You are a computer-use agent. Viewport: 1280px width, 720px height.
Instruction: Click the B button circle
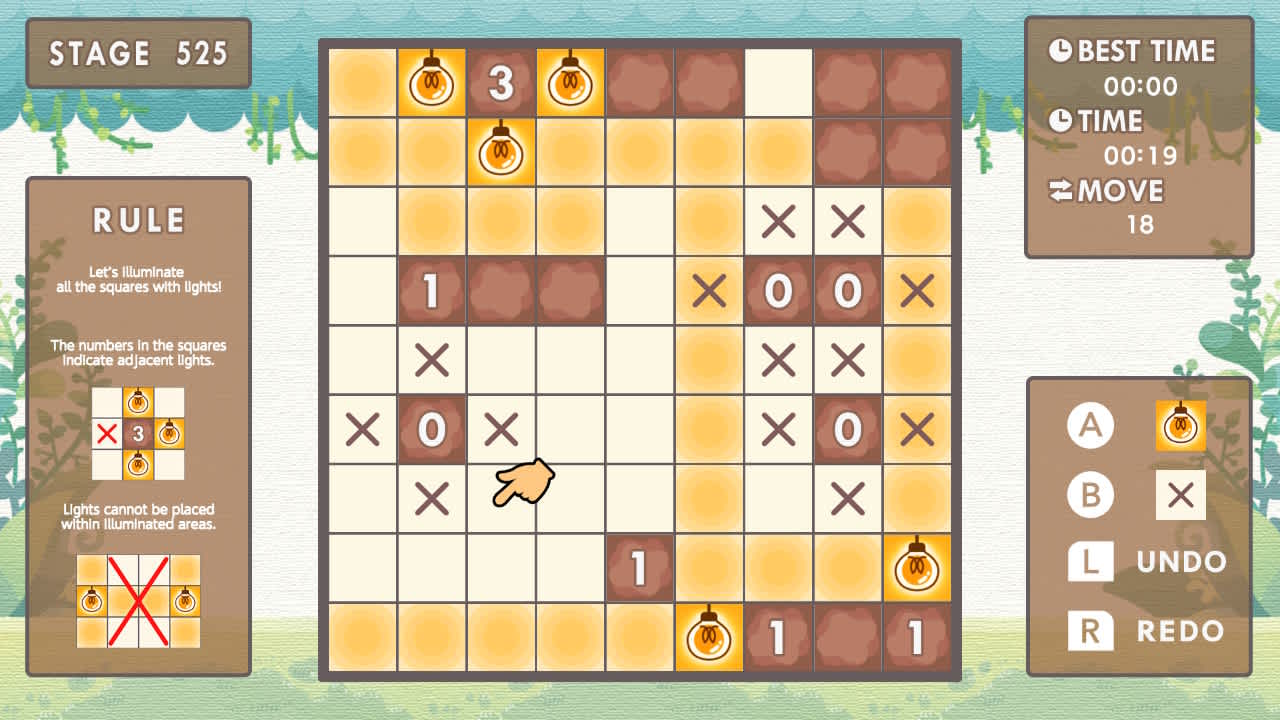pyautogui.click(x=1089, y=494)
